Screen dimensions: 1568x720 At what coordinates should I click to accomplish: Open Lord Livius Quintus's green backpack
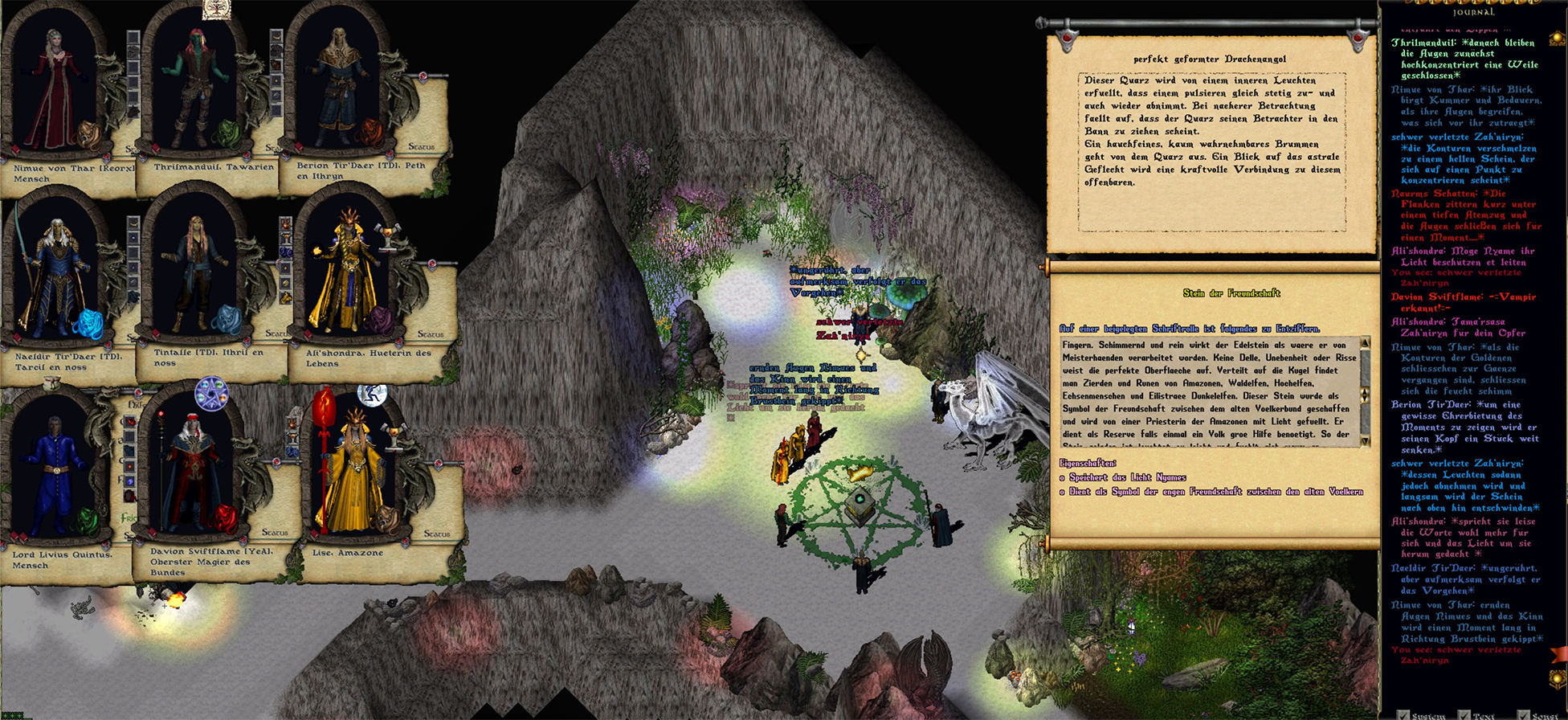coord(85,522)
